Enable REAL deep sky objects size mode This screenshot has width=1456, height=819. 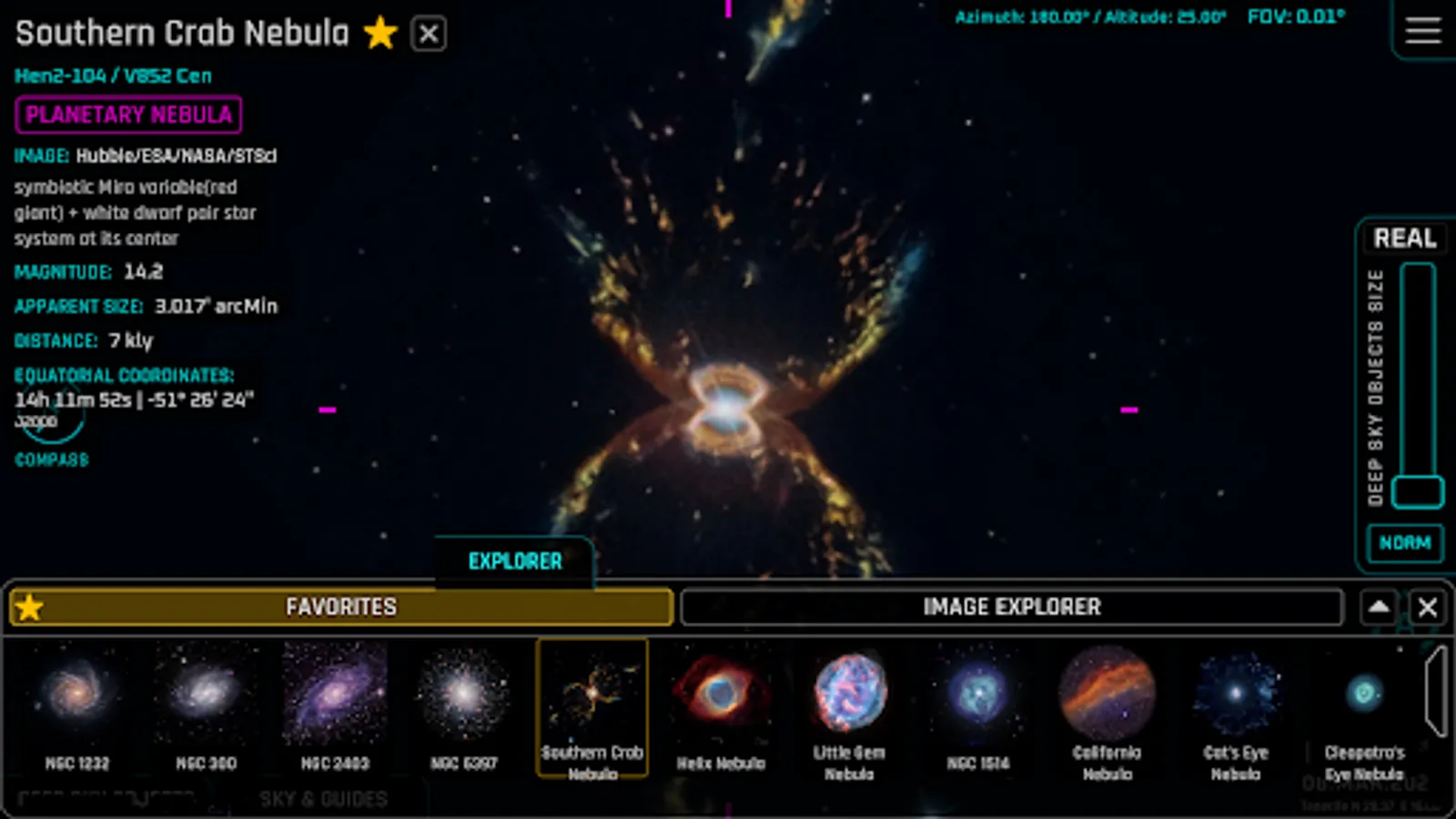point(1405,238)
